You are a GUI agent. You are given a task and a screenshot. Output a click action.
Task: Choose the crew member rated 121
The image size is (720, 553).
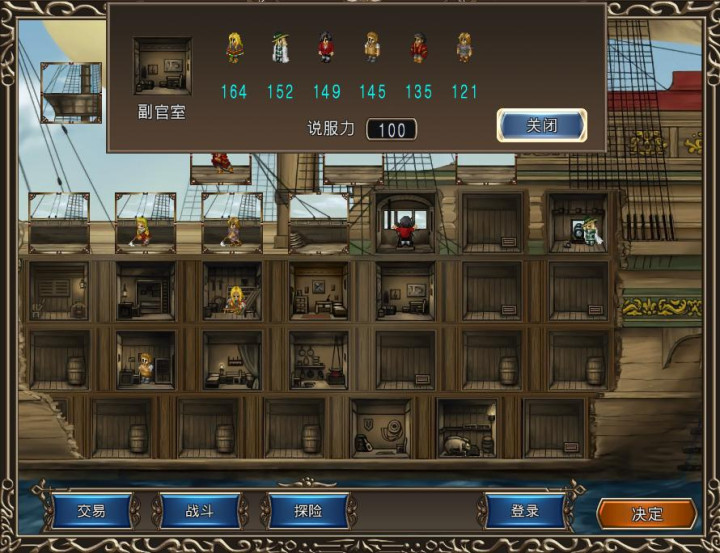(x=464, y=49)
